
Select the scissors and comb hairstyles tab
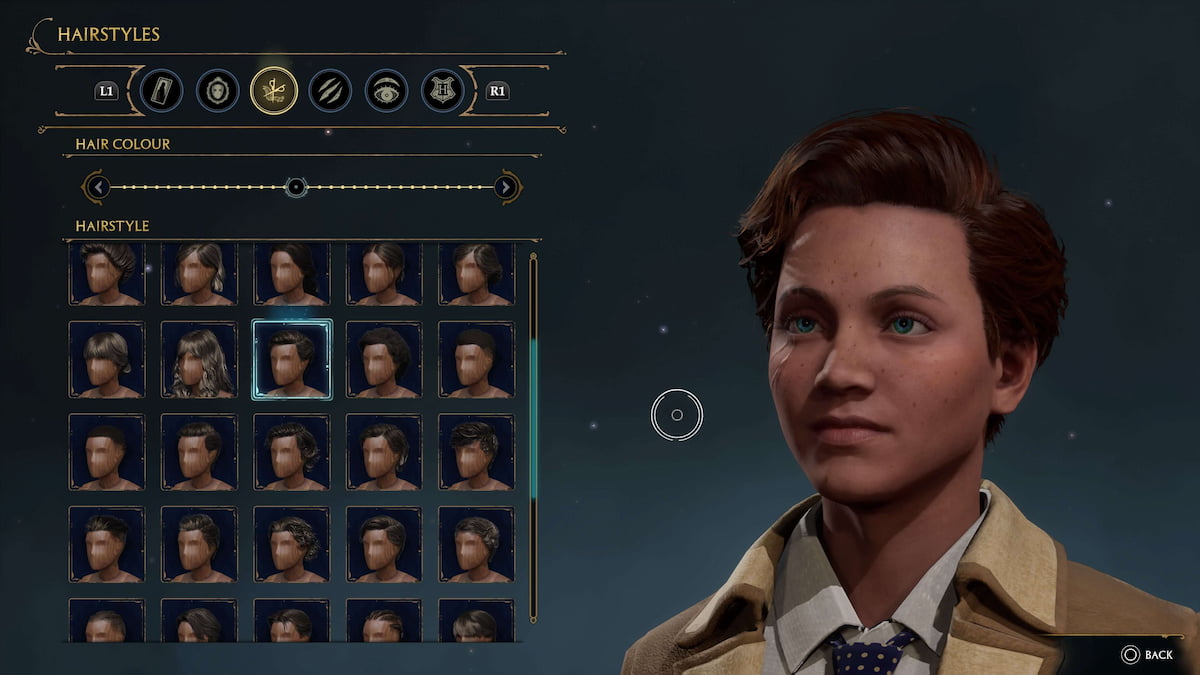[274, 91]
